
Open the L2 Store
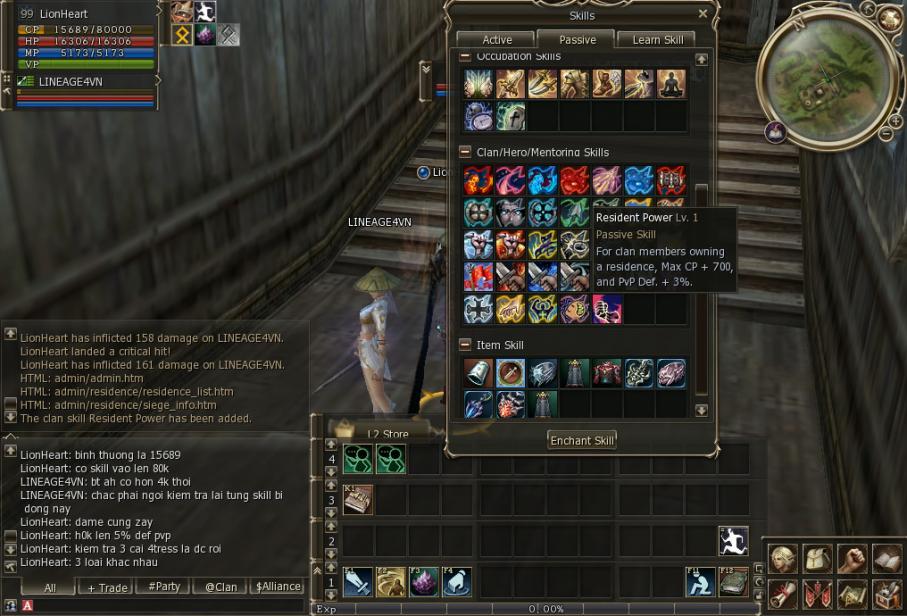[385, 434]
